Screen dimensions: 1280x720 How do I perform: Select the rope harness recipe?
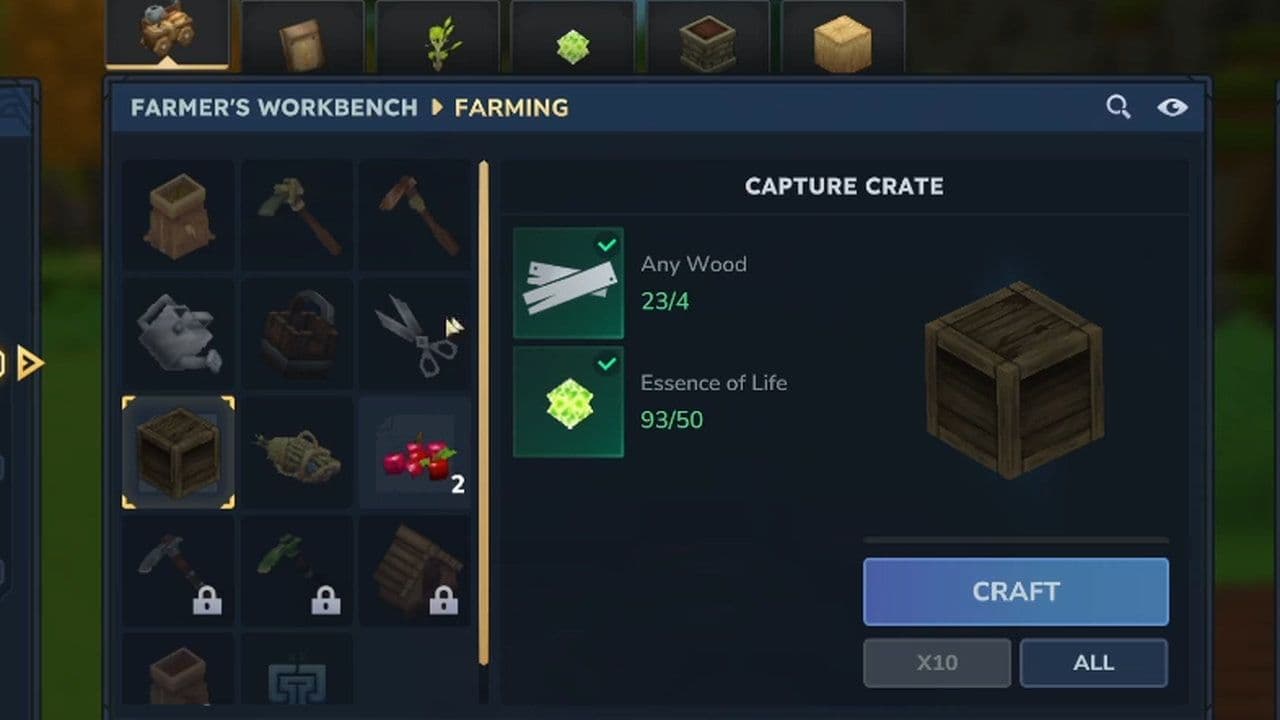pos(296,452)
